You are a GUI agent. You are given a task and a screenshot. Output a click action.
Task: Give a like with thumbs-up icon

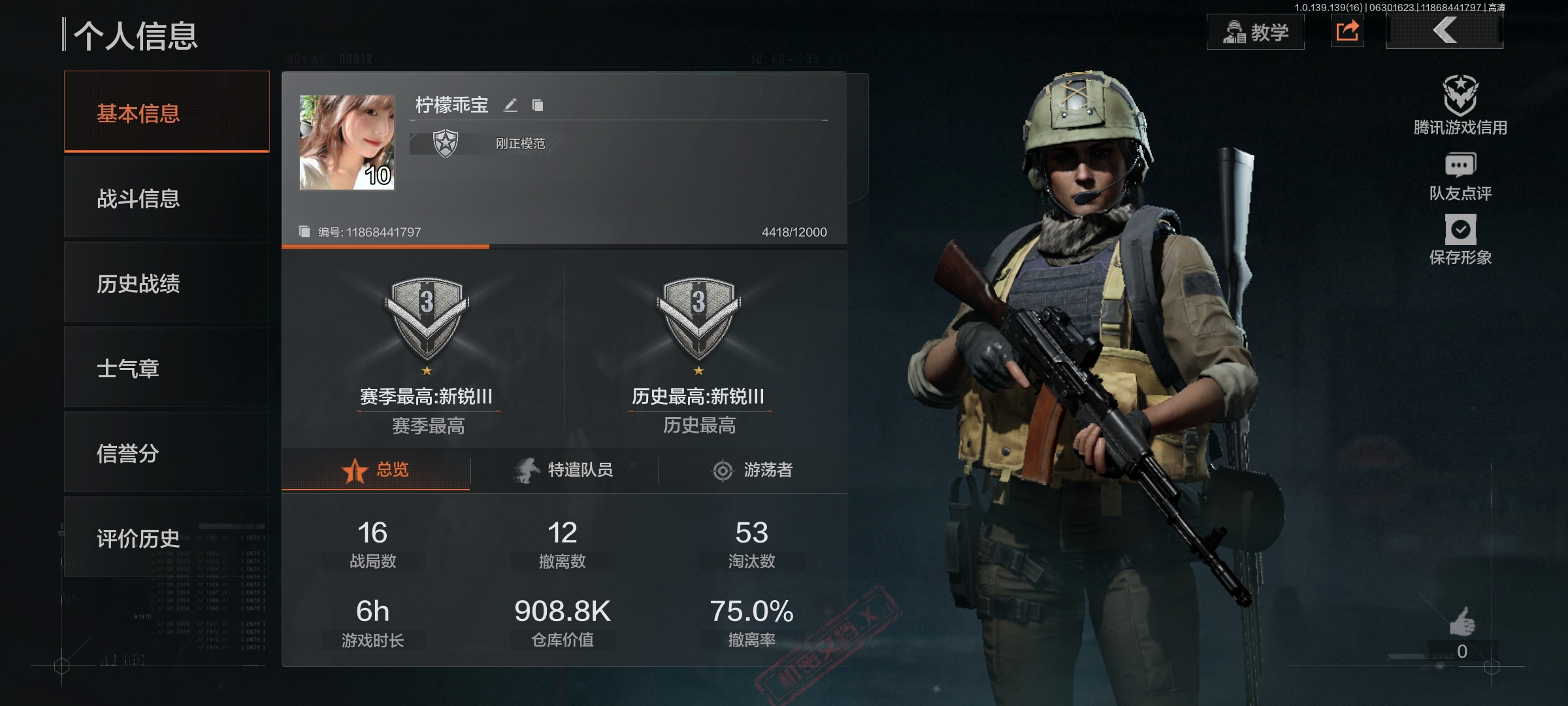1462,622
